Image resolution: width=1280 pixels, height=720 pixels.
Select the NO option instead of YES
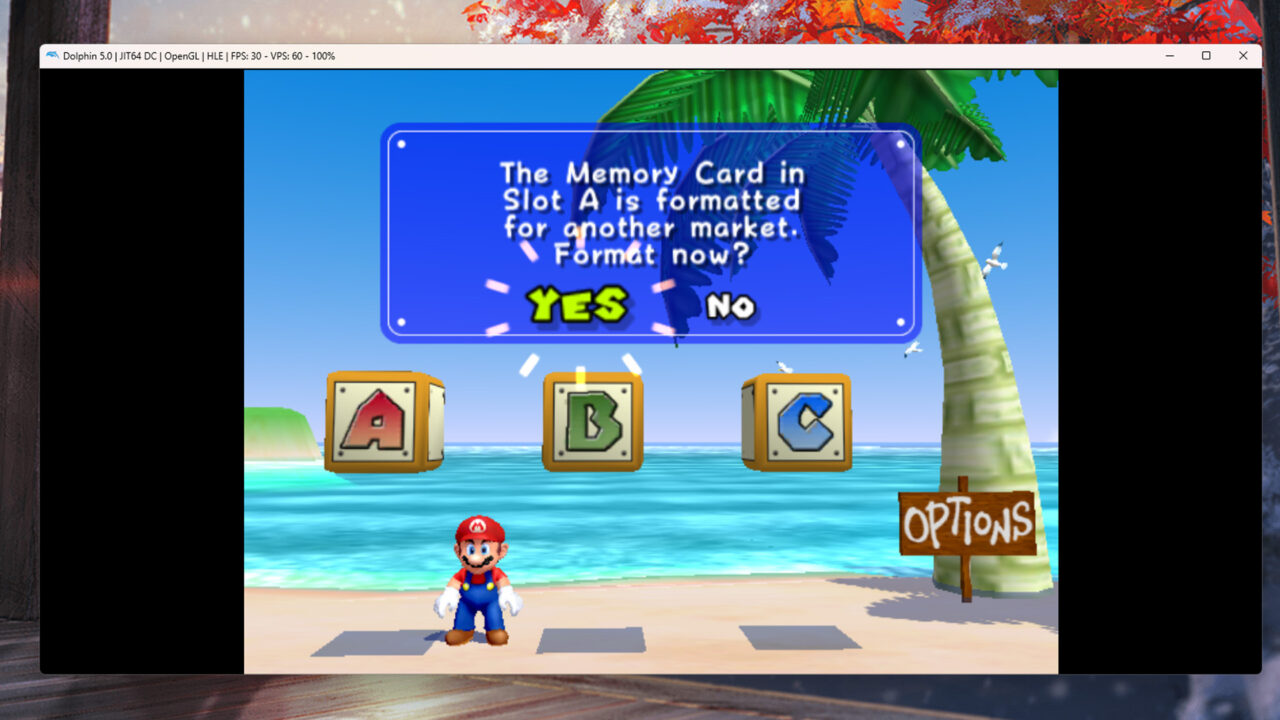click(x=733, y=307)
